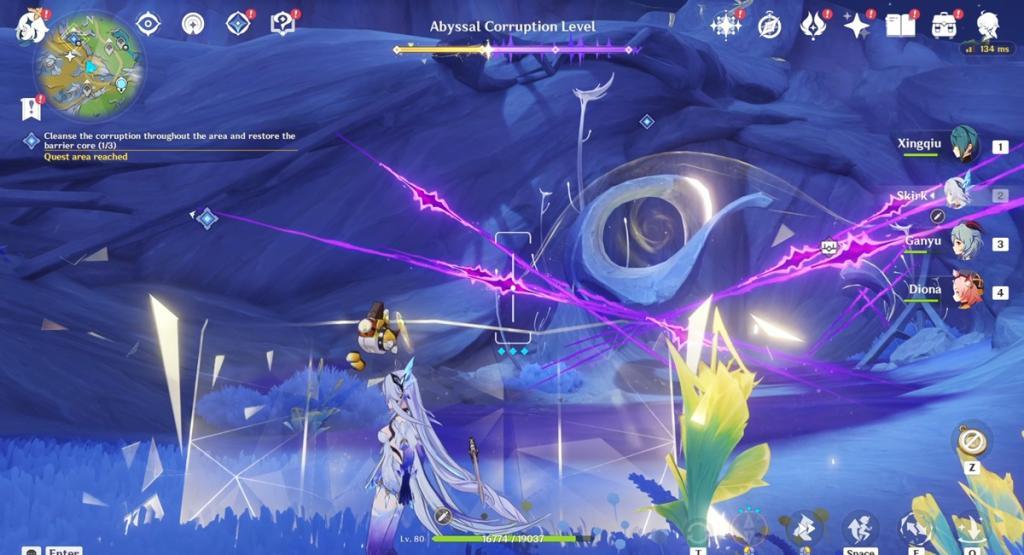Open the snowflake-star events icon

click(x=725, y=25)
